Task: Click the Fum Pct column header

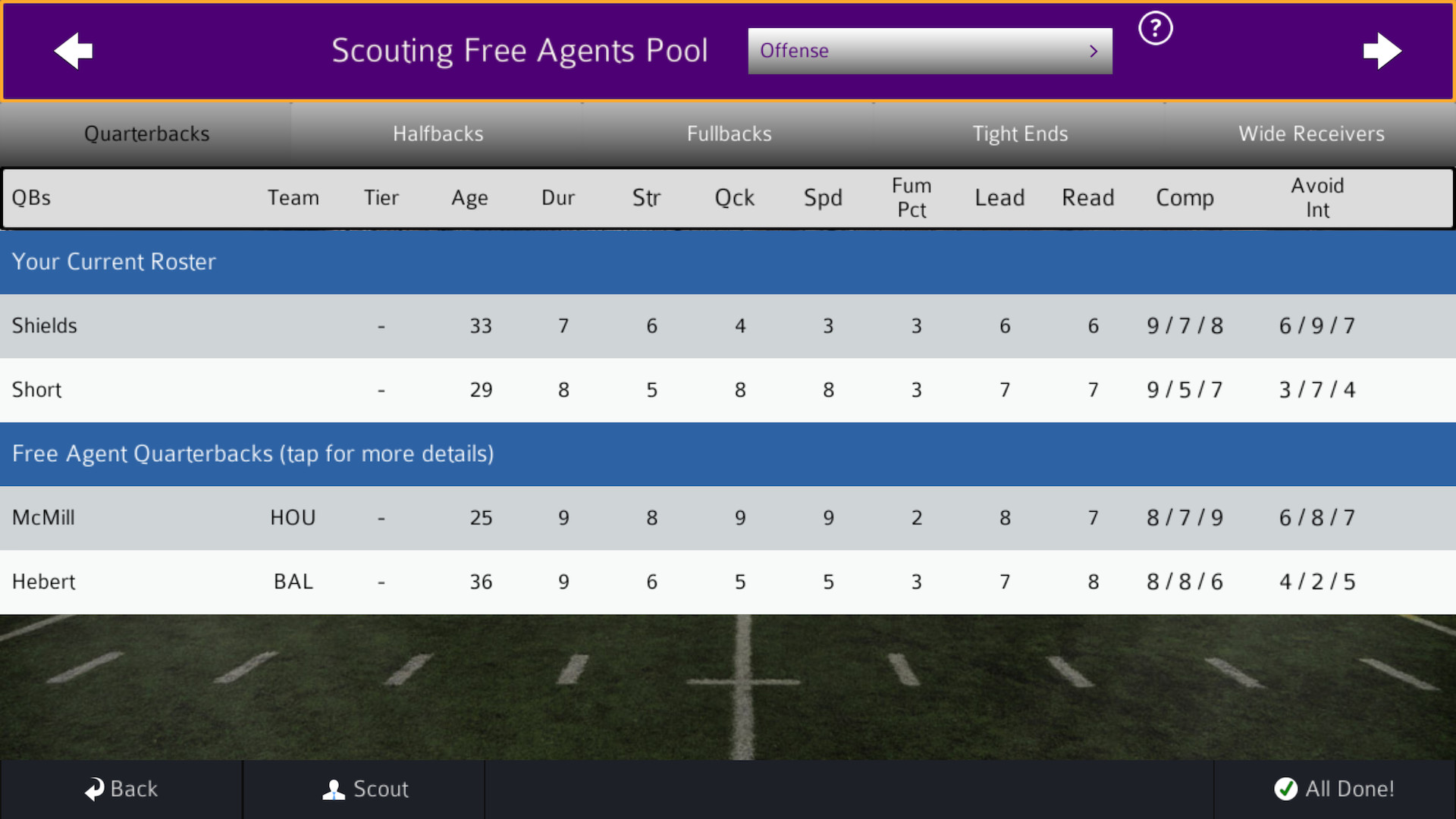Action: click(912, 198)
